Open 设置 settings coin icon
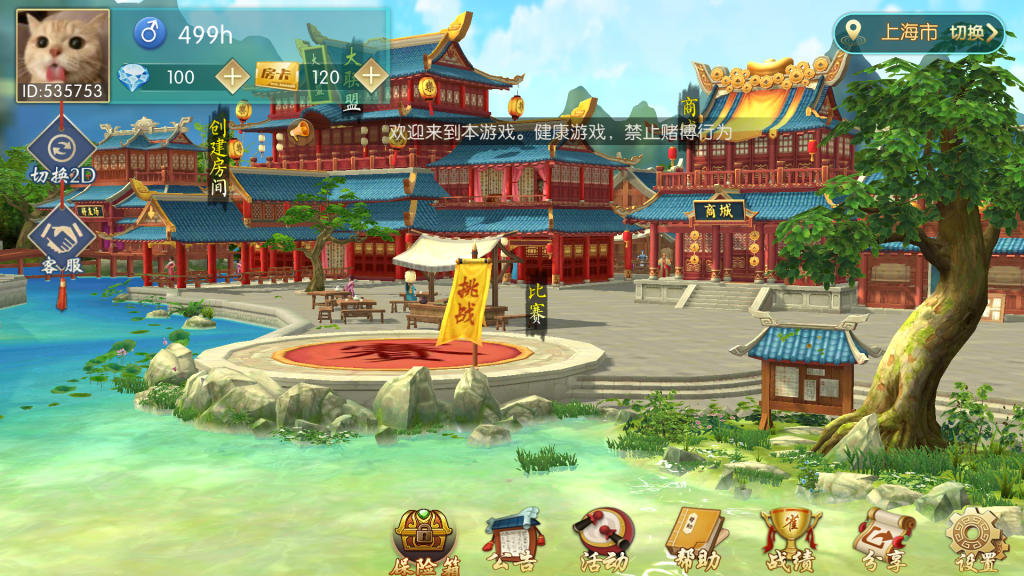 975,541
